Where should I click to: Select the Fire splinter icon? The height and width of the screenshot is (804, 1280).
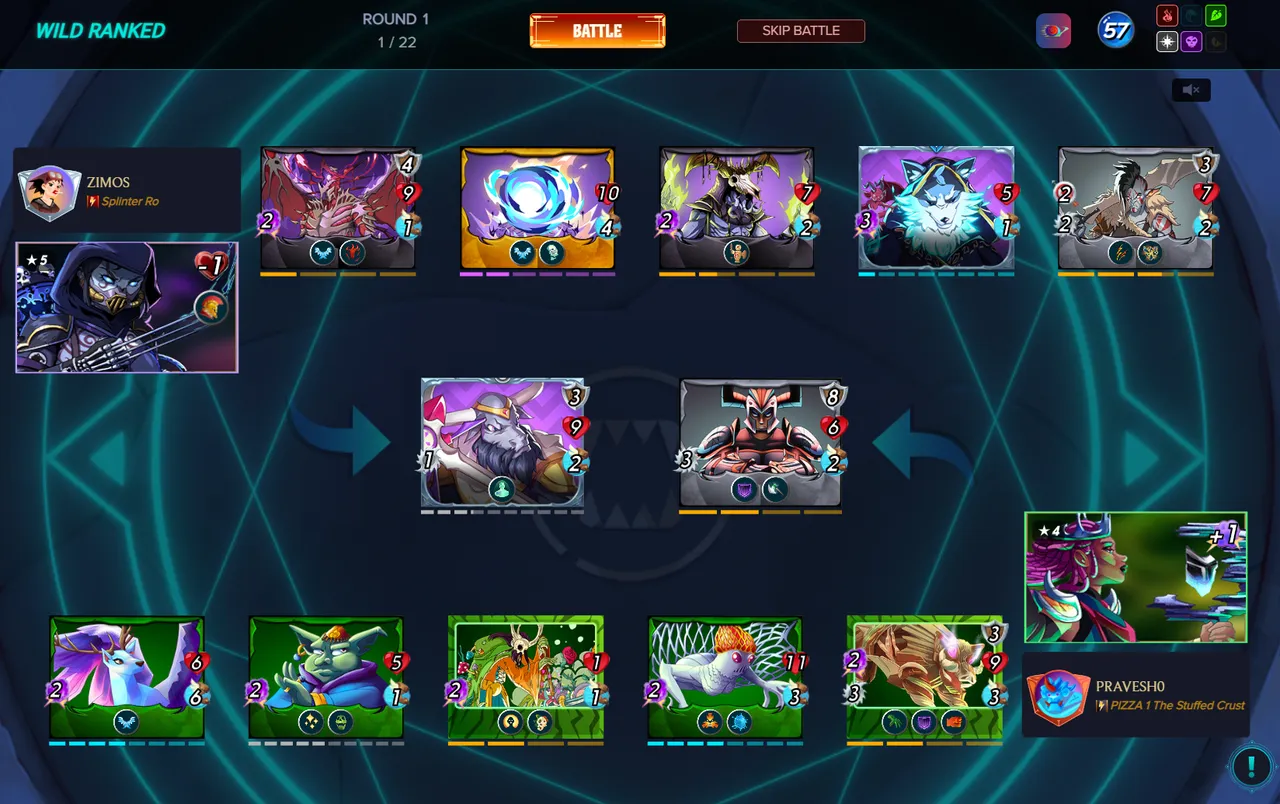[x=1167, y=15]
